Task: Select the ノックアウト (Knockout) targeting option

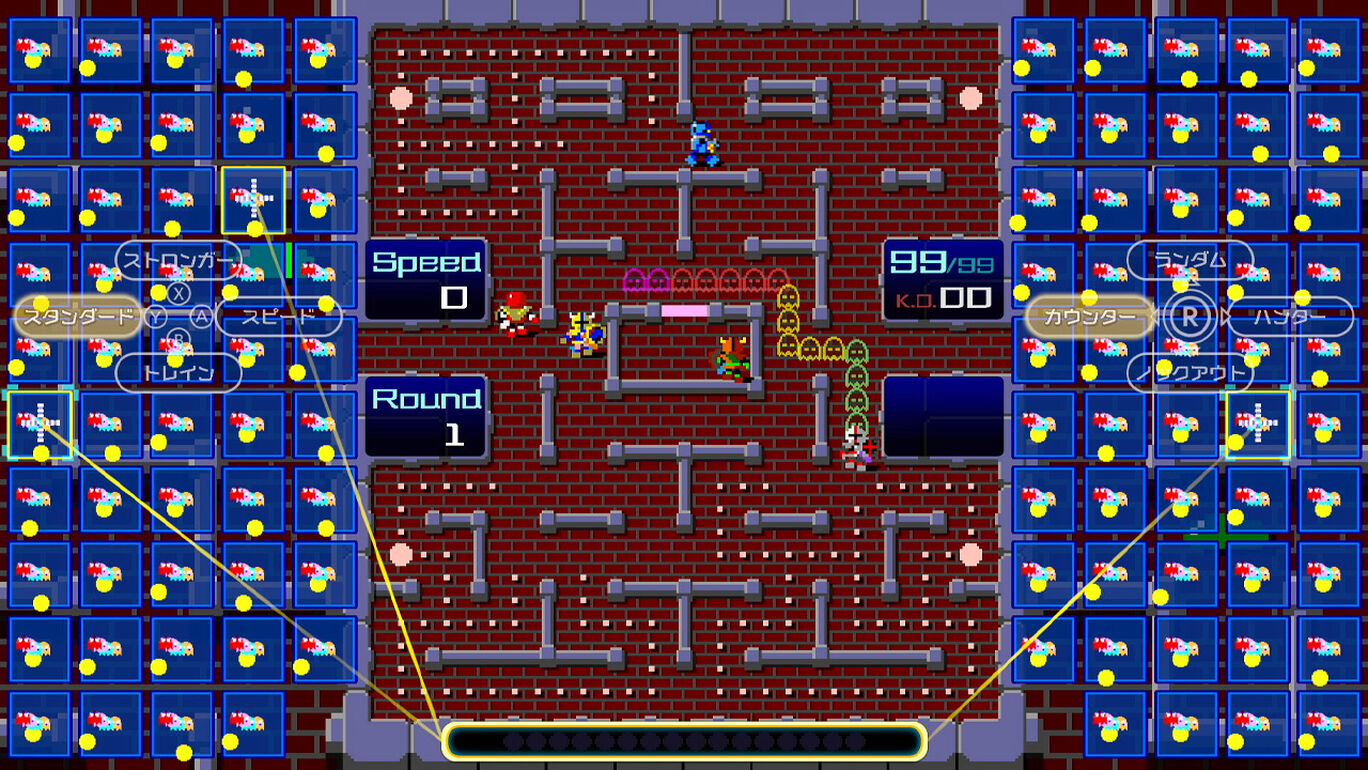Action: click(1190, 371)
